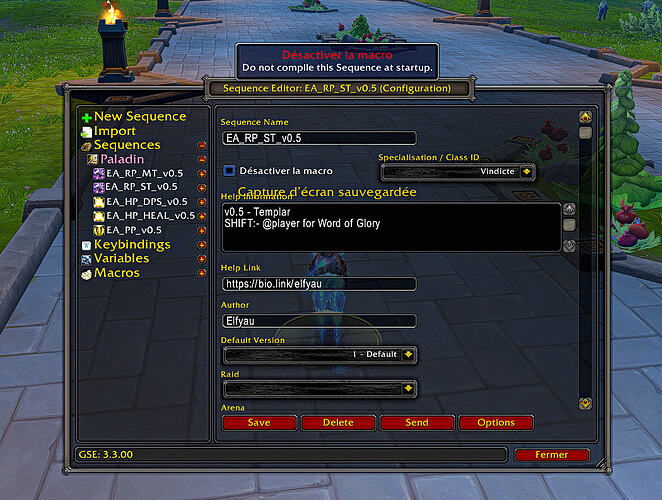Open the Macros section
662x500 pixels.
coord(116,273)
